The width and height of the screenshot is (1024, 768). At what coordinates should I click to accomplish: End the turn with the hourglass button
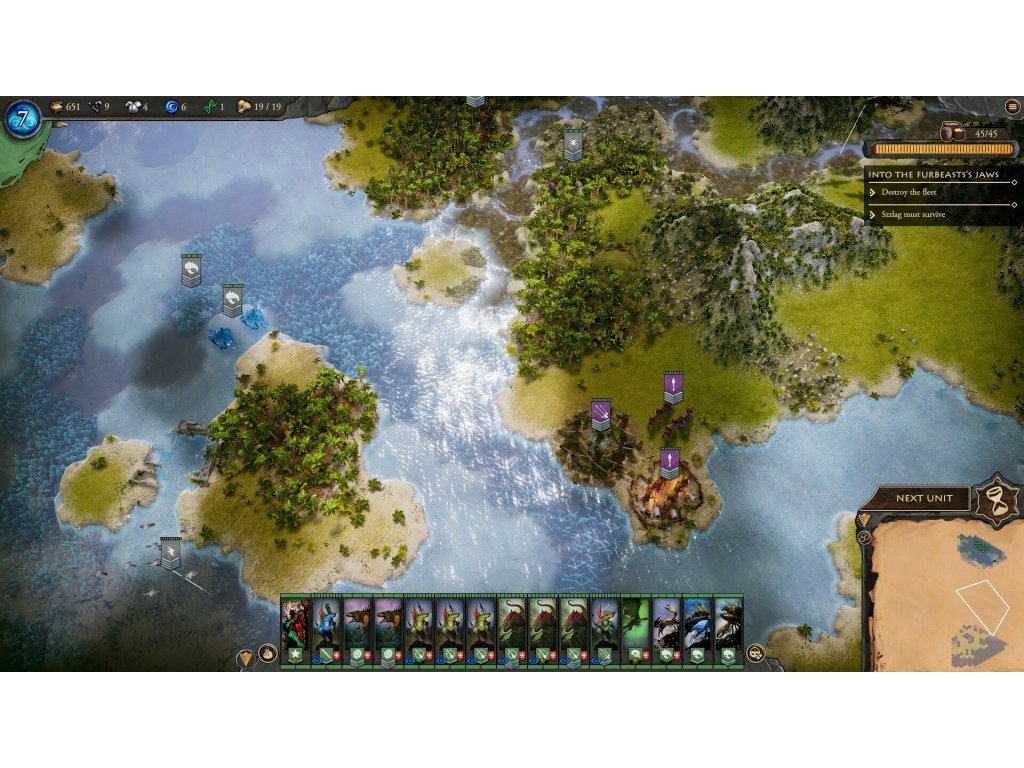pyautogui.click(x=996, y=498)
